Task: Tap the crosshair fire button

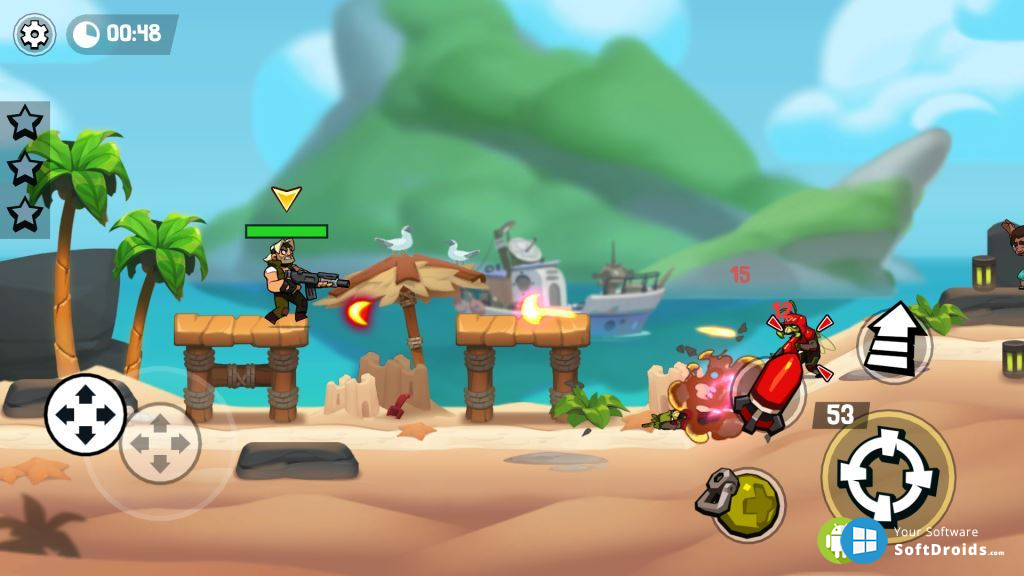Action: (887, 475)
